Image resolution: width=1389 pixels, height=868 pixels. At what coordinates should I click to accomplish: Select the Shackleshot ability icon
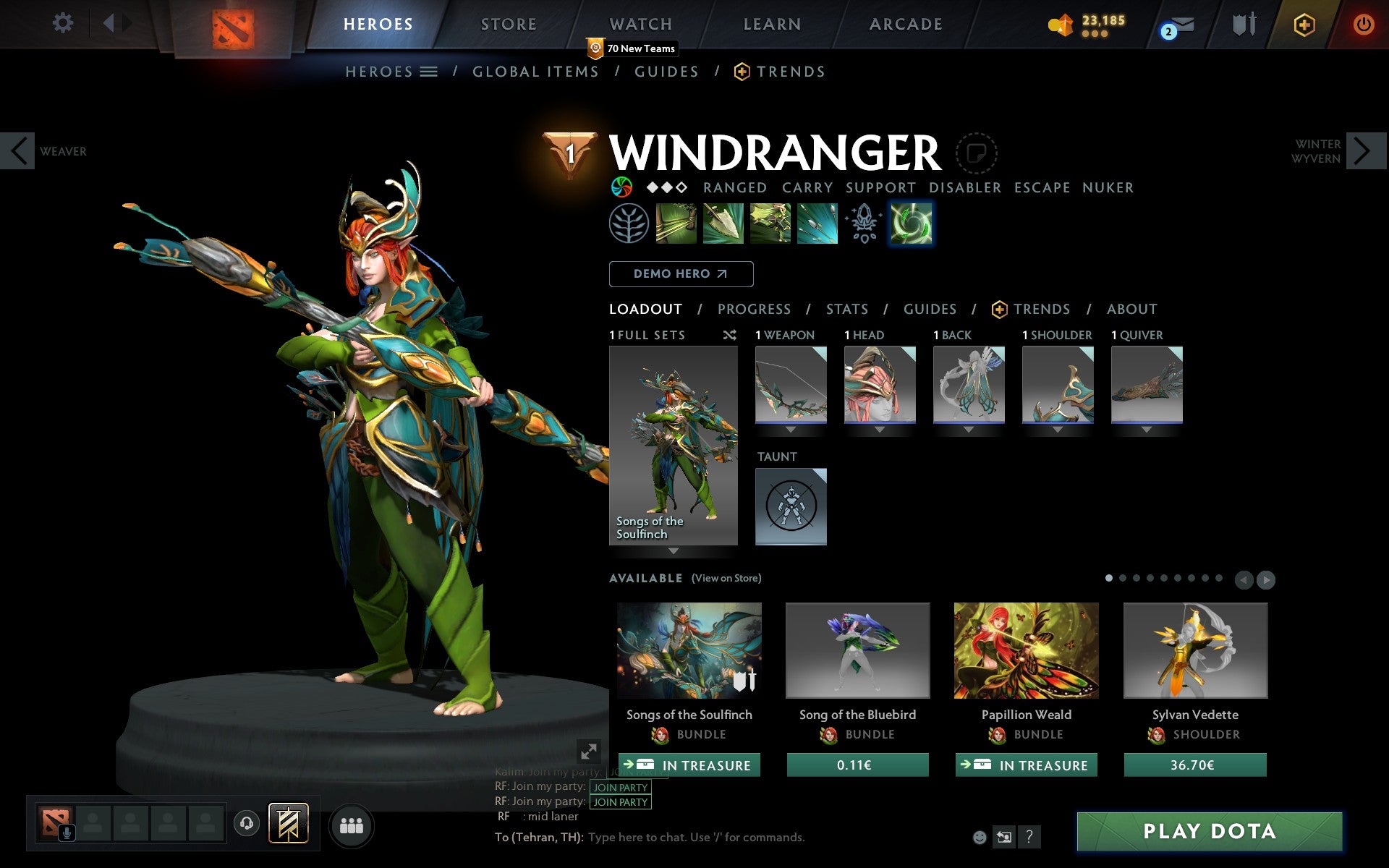pos(676,223)
